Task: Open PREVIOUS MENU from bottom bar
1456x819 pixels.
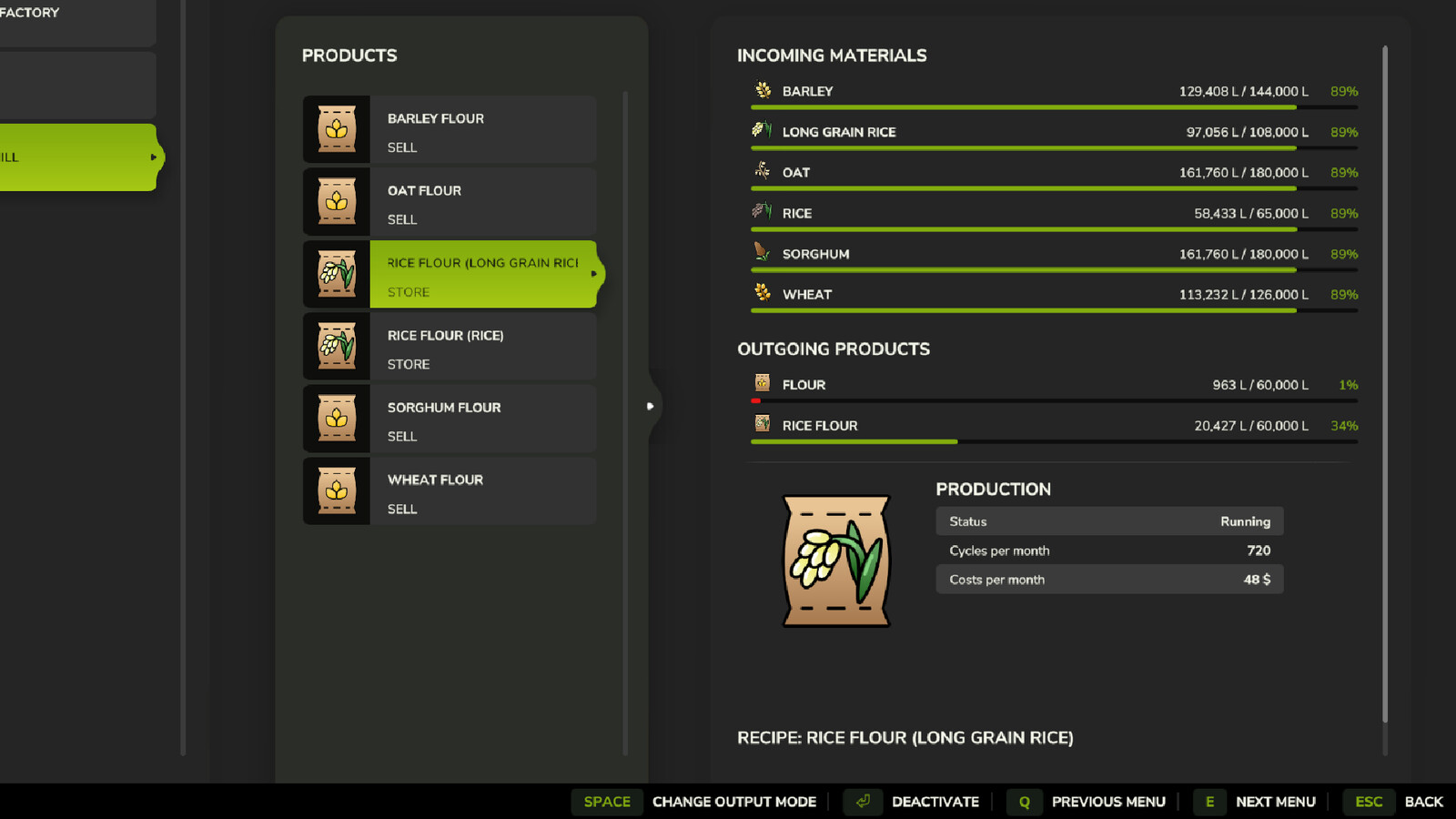Action: (x=1108, y=802)
